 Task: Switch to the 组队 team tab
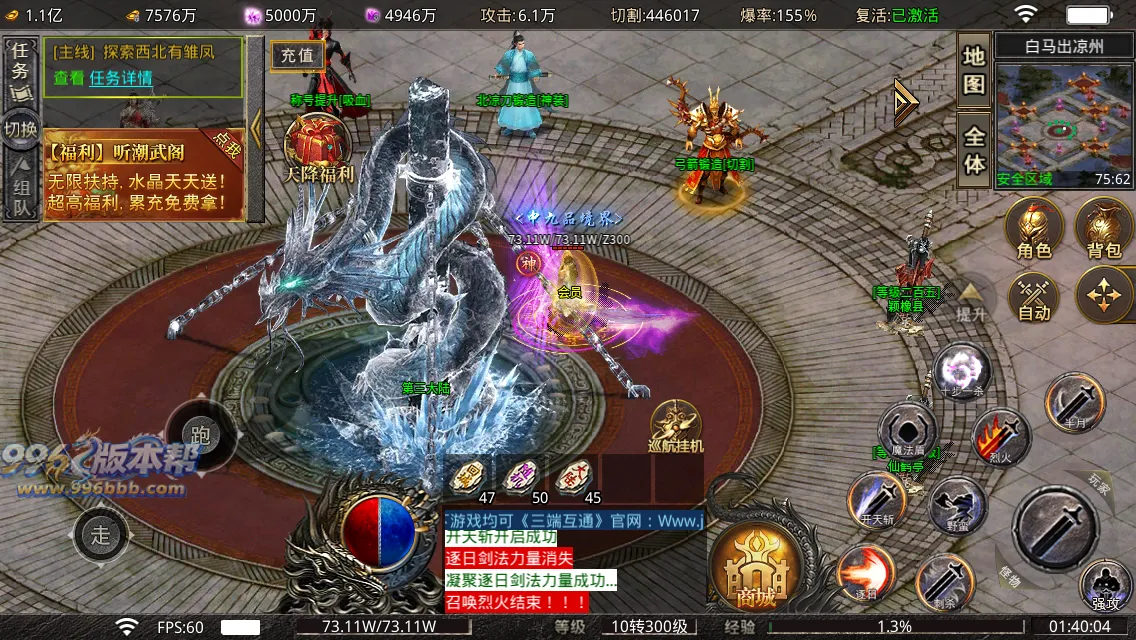(x=21, y=192)
